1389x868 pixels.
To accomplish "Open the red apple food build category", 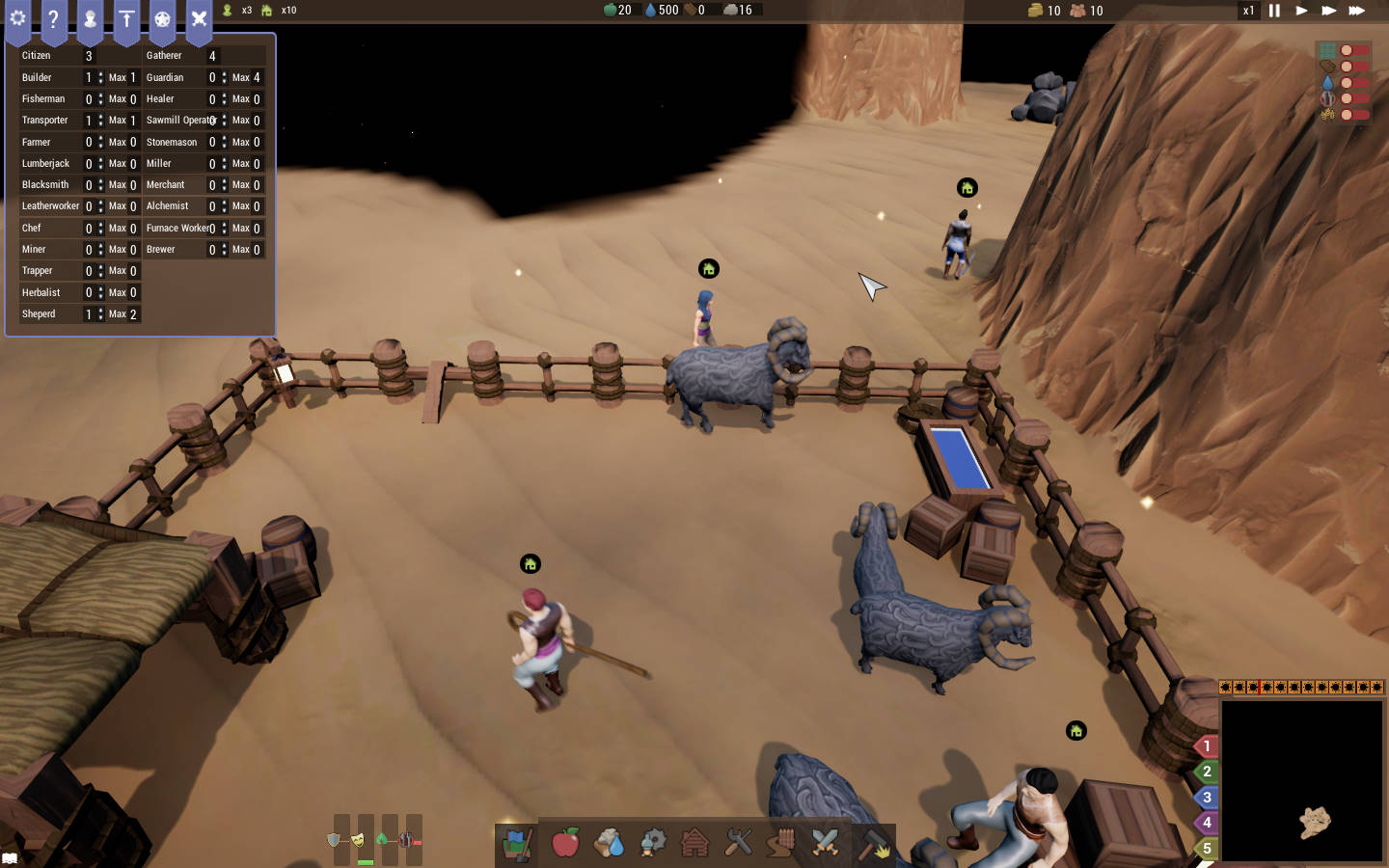I will (x=565, y=843).
